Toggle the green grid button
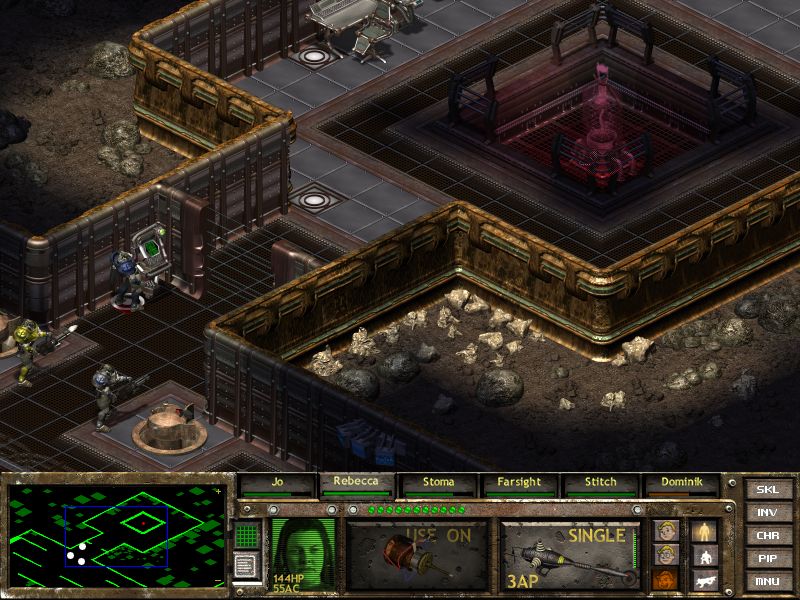 [x=246, y=536]
